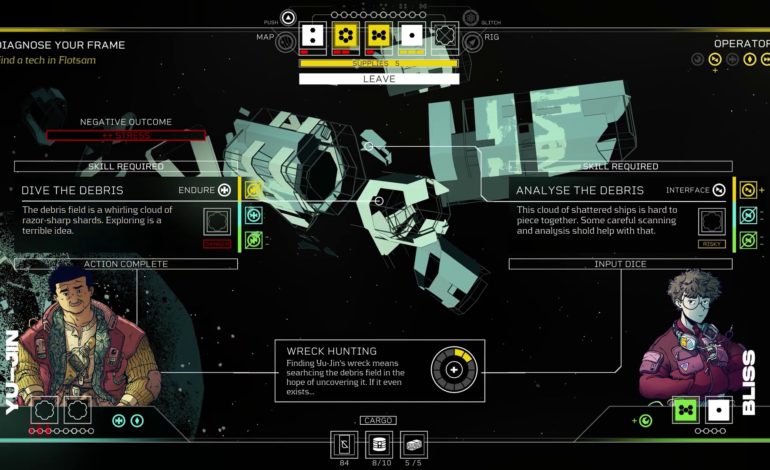Select the first yellow die showing six

tap(345, 36)
